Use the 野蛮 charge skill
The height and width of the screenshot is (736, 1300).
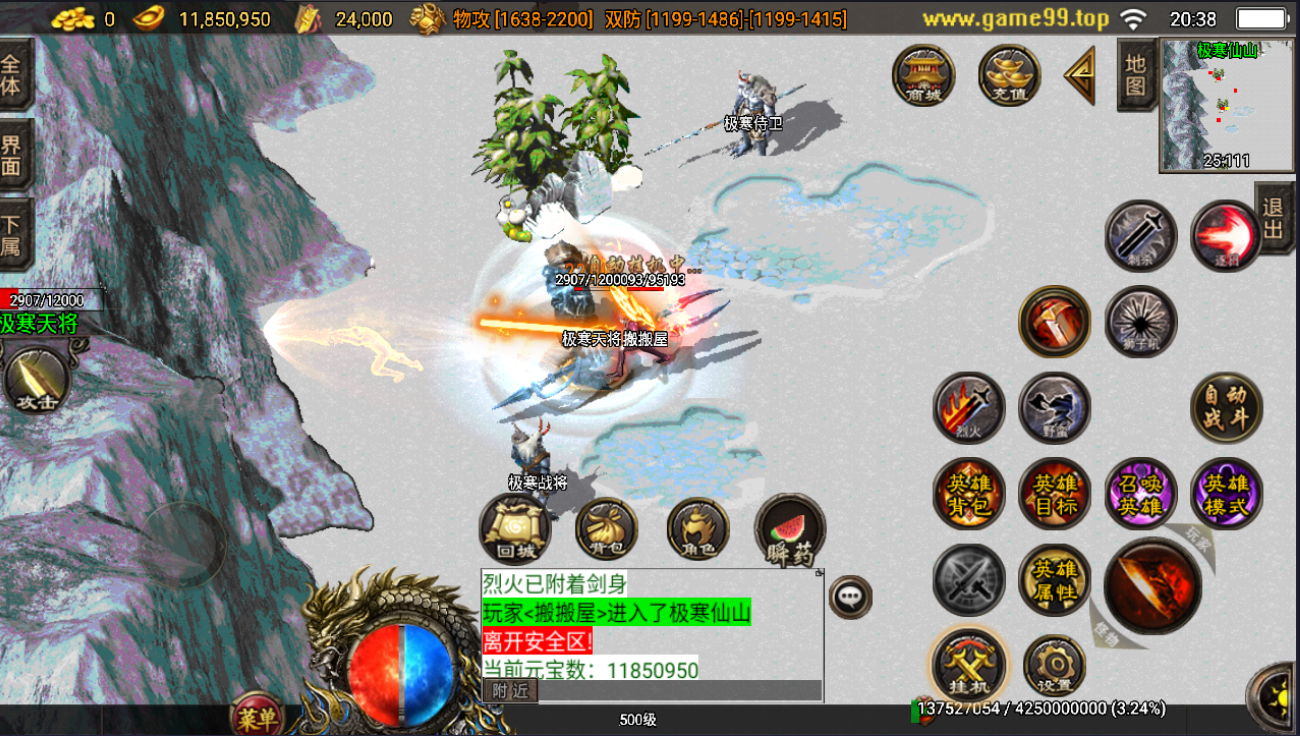(x=1054, y=408)
